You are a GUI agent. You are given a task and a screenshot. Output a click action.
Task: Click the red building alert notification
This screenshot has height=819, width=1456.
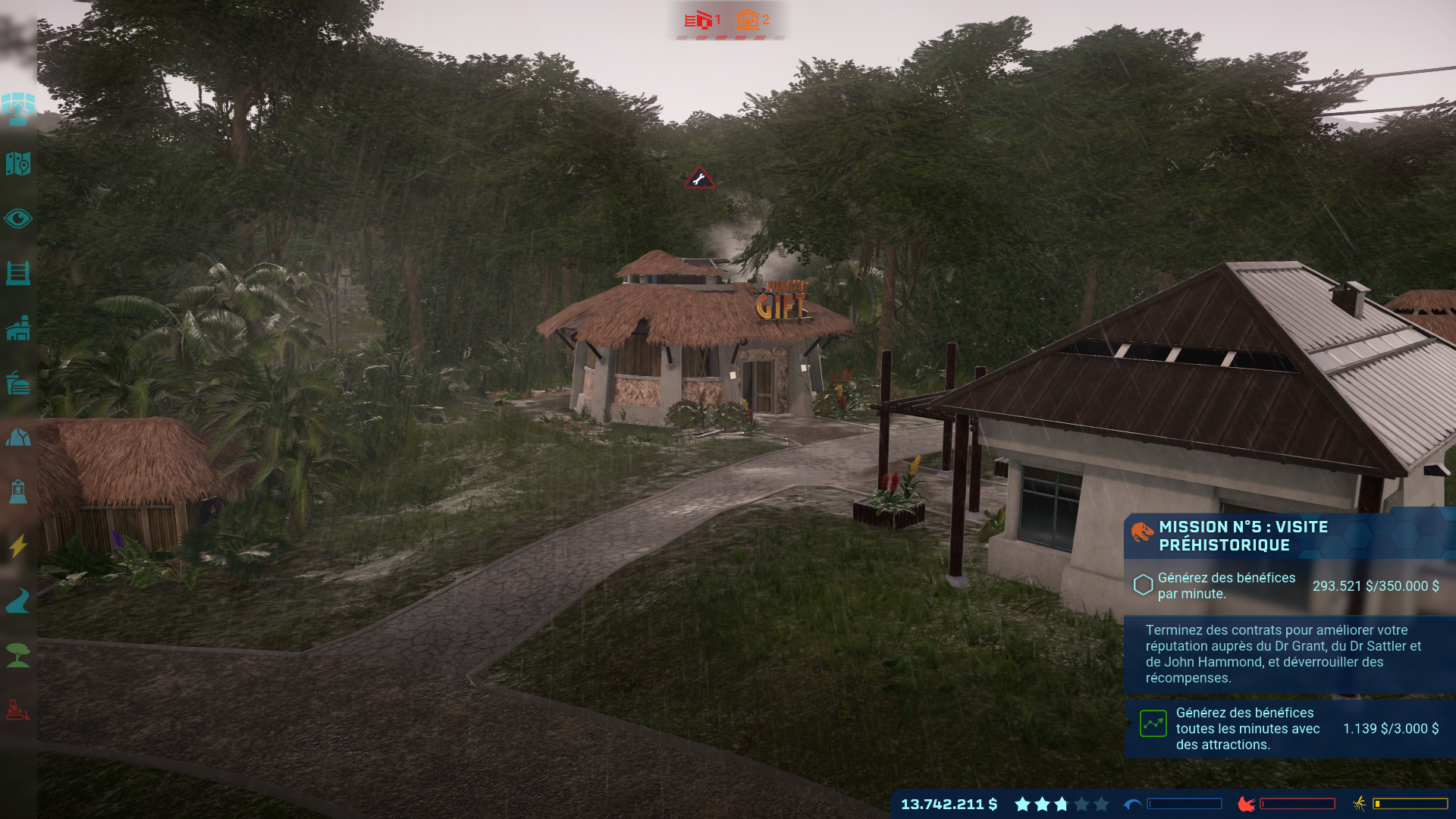coord(703,20)
